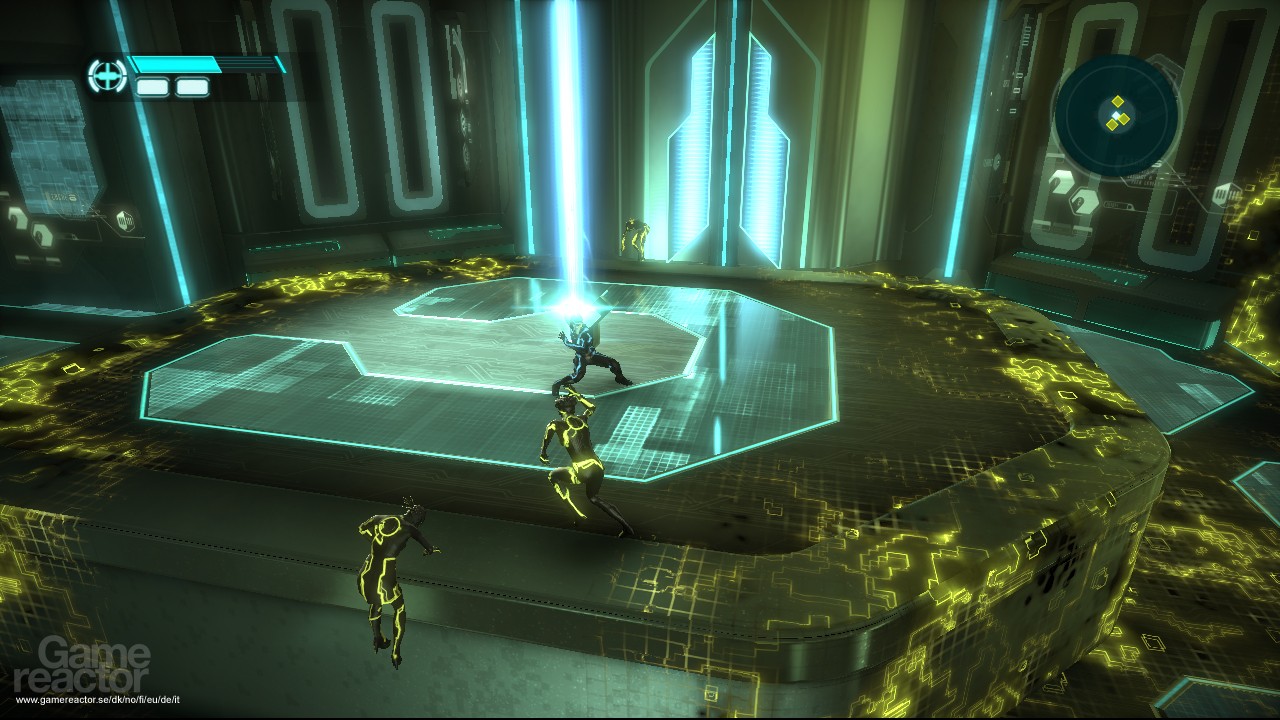The height and width of the screenshot is (720, 1280).
Task: Select the player character at the beam
Action: coord(585,350)
